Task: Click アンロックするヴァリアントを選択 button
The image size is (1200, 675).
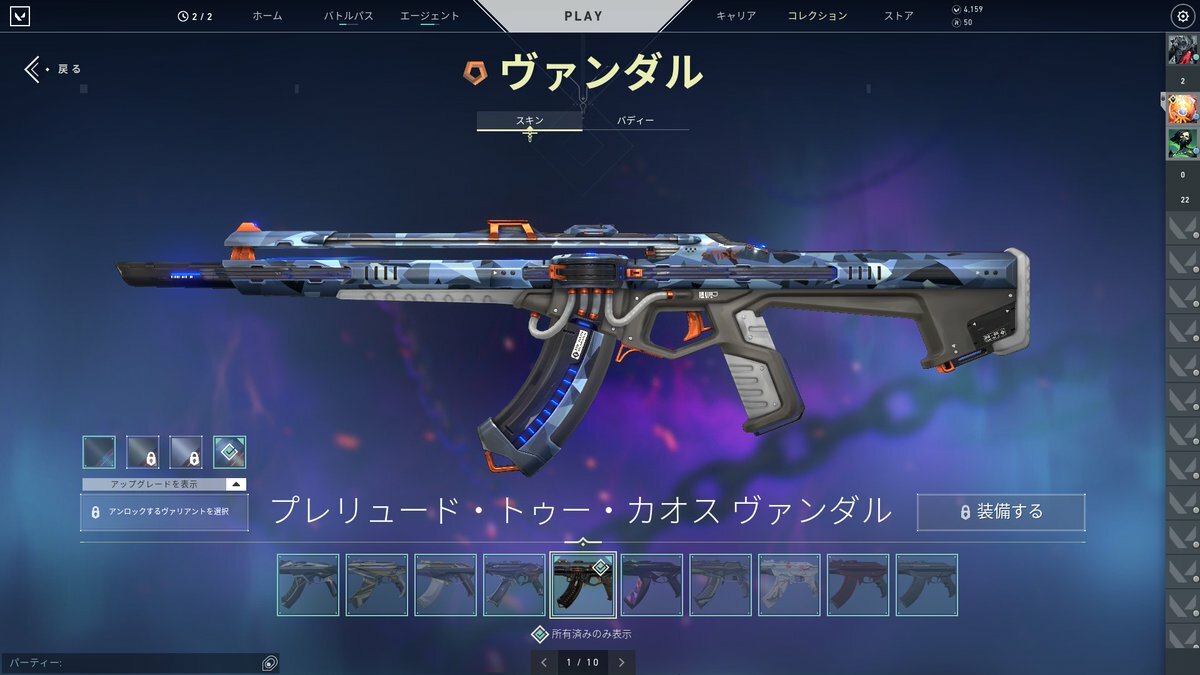Action: (164, 512)
